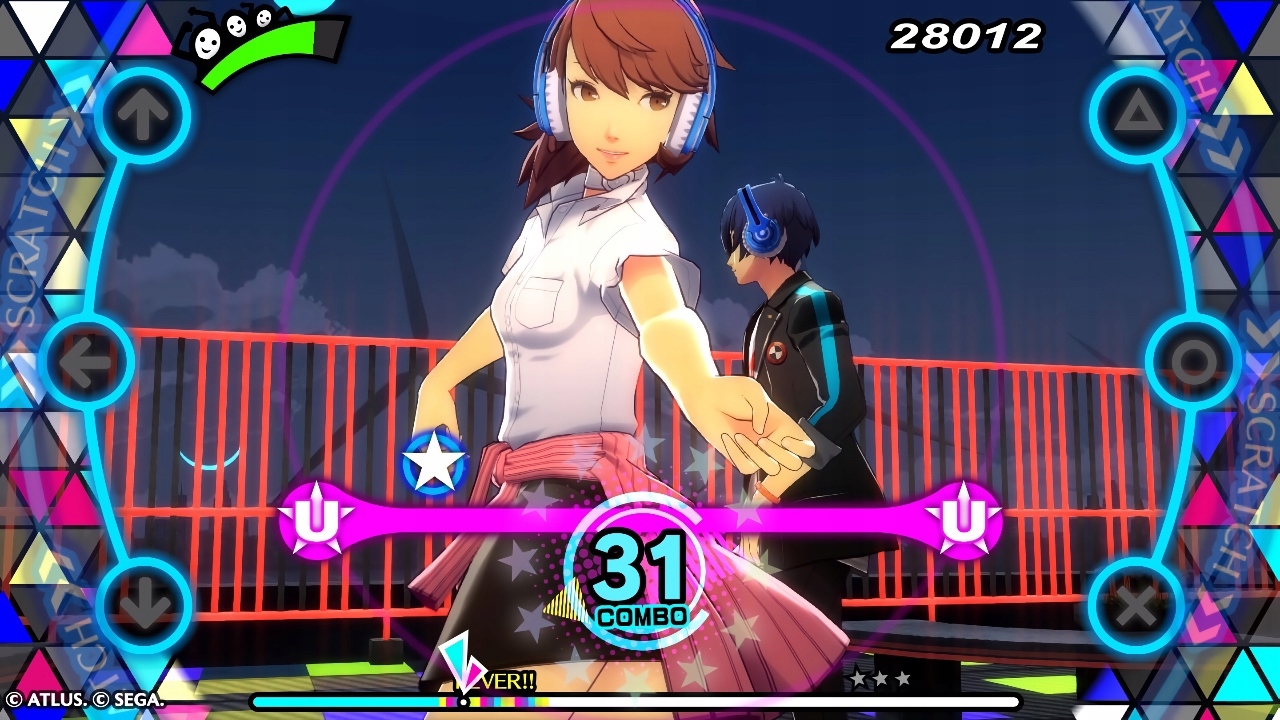Screen dimensions: 1280x720
Task: Hit the up arrow target ring
Action: (x=143, y=117)
